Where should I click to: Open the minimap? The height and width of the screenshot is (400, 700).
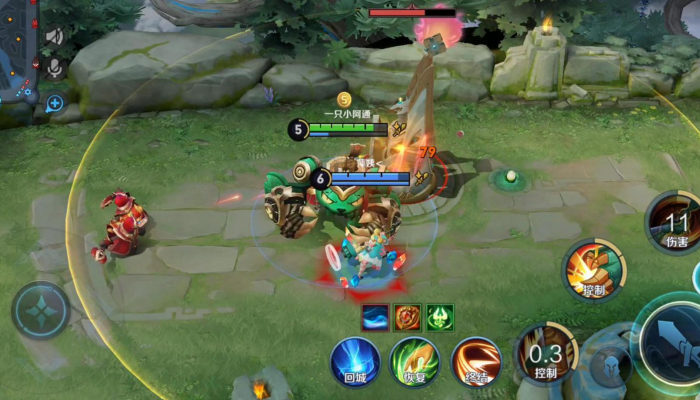pyautogui.click(x=17, y=50)
